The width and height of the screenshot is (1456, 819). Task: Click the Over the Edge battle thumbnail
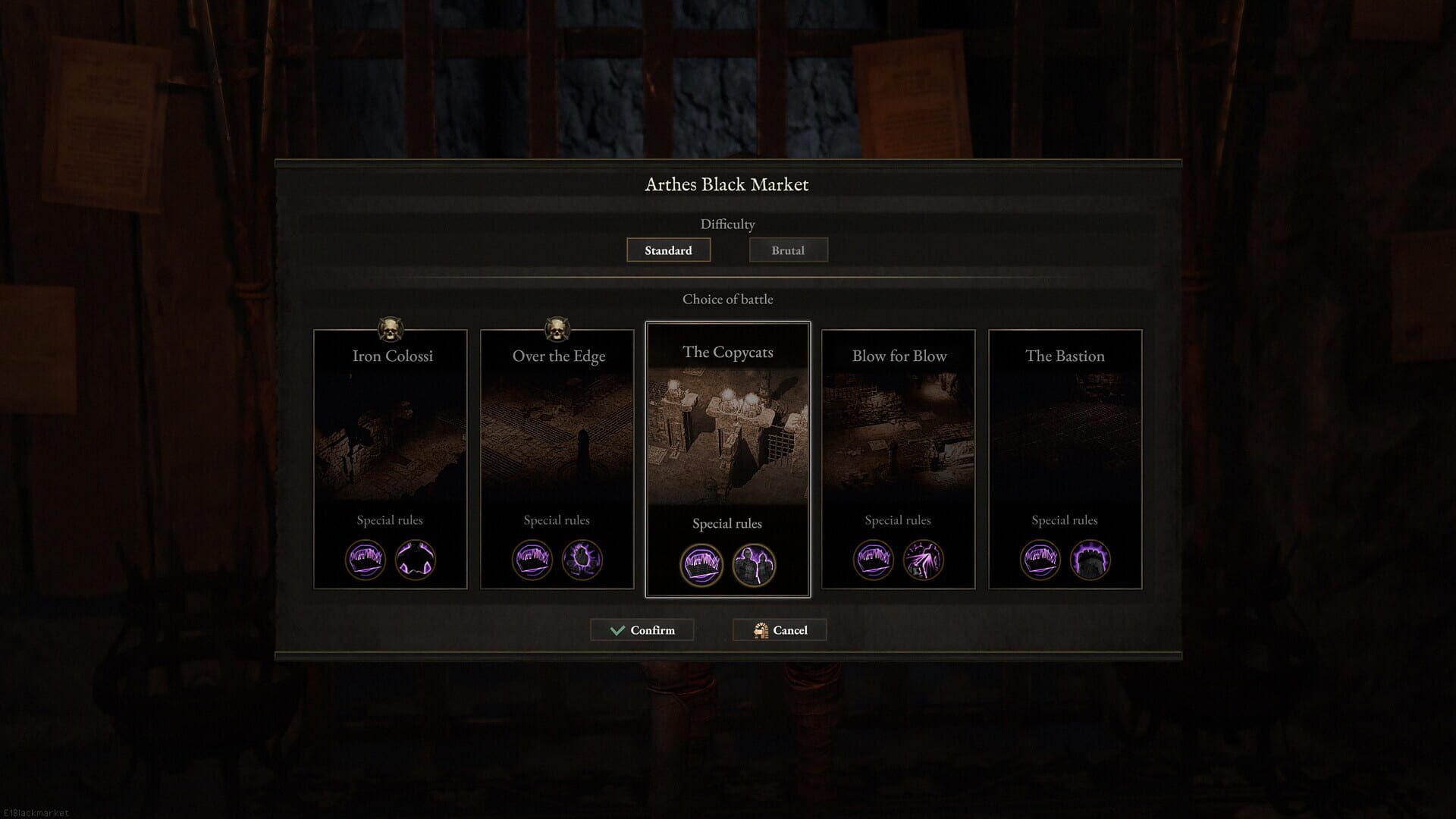coord(557,440)
